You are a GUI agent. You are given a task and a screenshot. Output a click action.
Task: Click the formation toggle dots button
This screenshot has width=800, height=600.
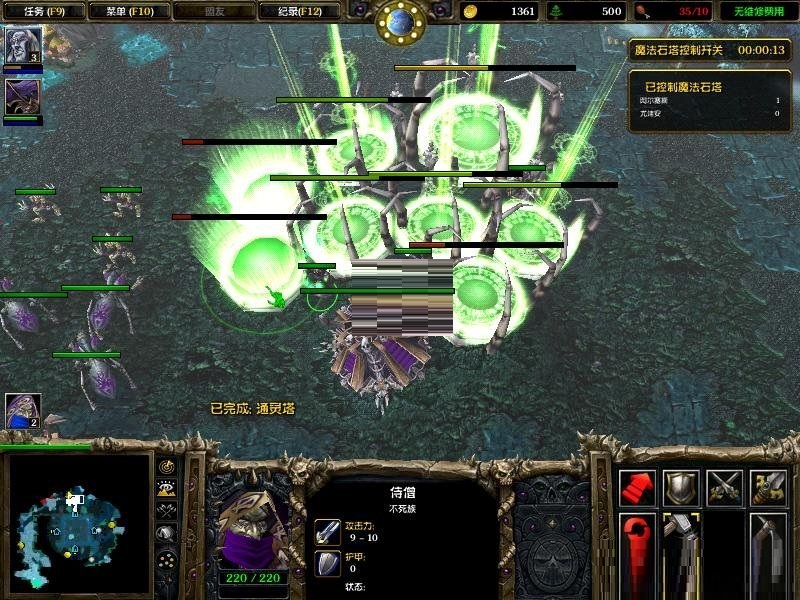click(x=167, y=560)
